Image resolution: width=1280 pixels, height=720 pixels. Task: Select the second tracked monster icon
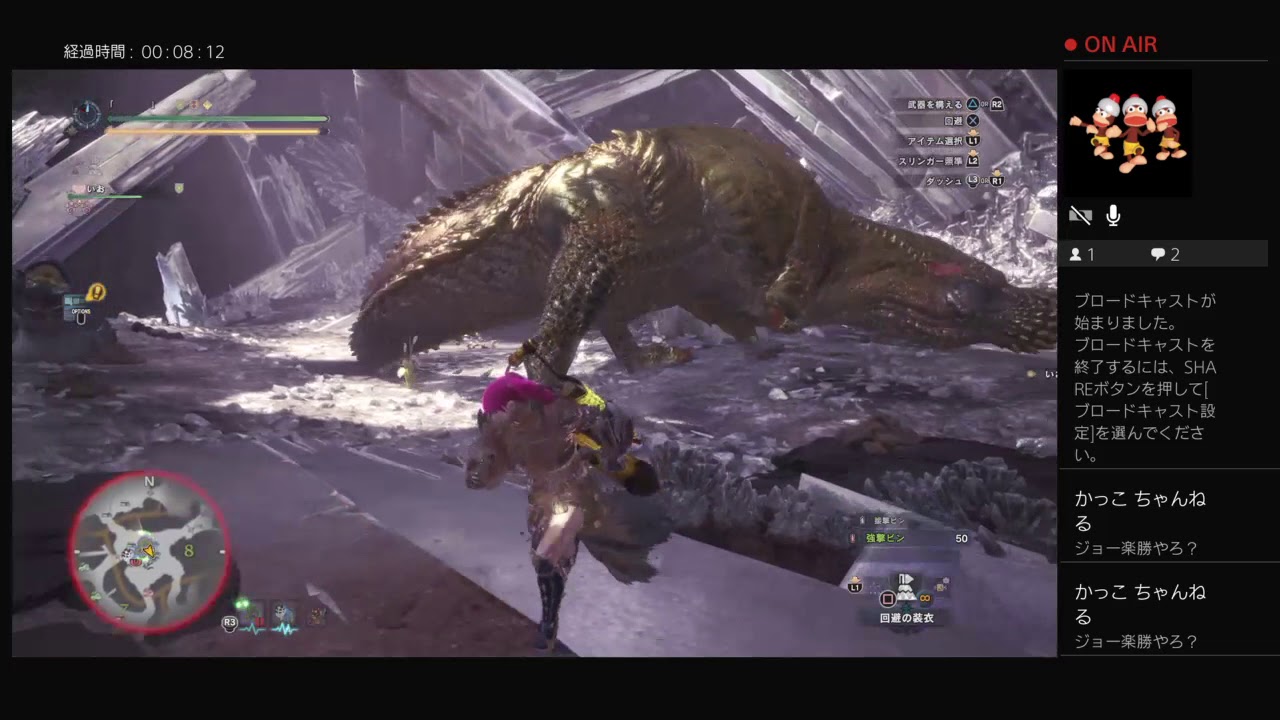[285, 614]
